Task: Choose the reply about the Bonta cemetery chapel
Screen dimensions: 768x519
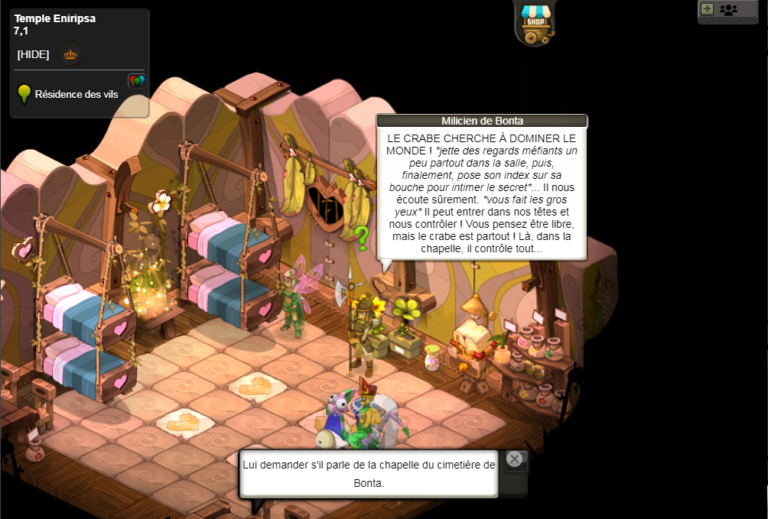Action: [x=368, y=473]
